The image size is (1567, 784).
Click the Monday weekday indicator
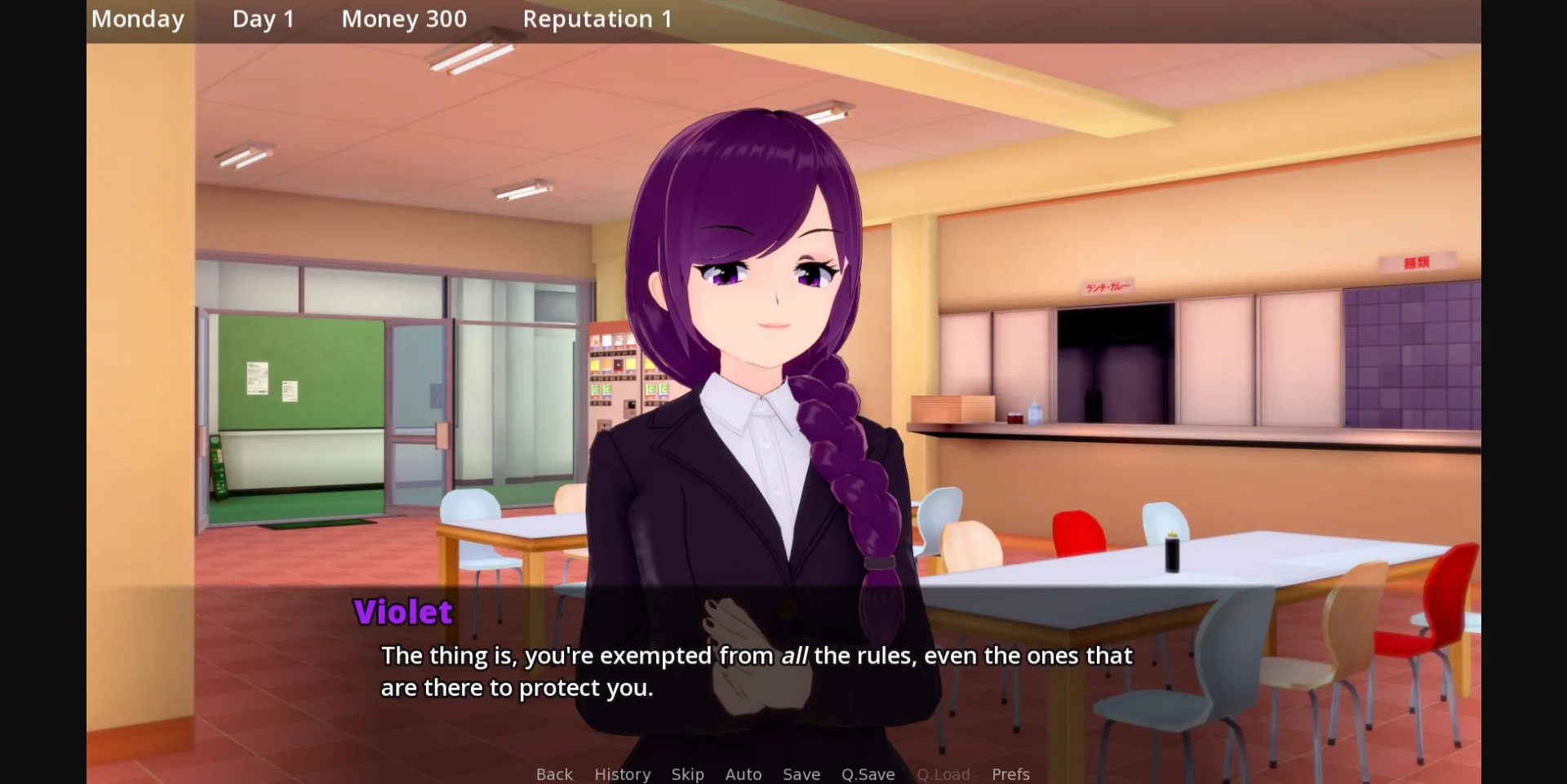(137, 18)
